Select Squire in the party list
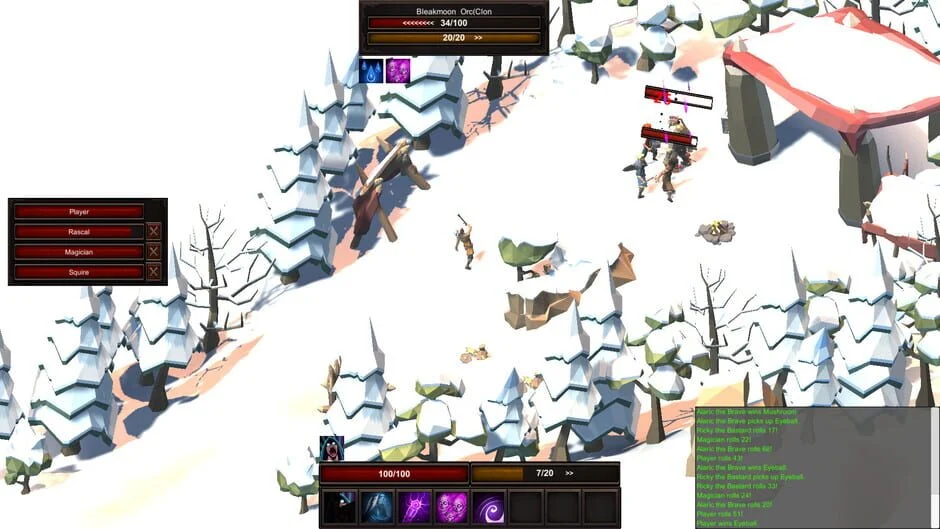Viewport: 940px width, 529px height. click(79, 272)
